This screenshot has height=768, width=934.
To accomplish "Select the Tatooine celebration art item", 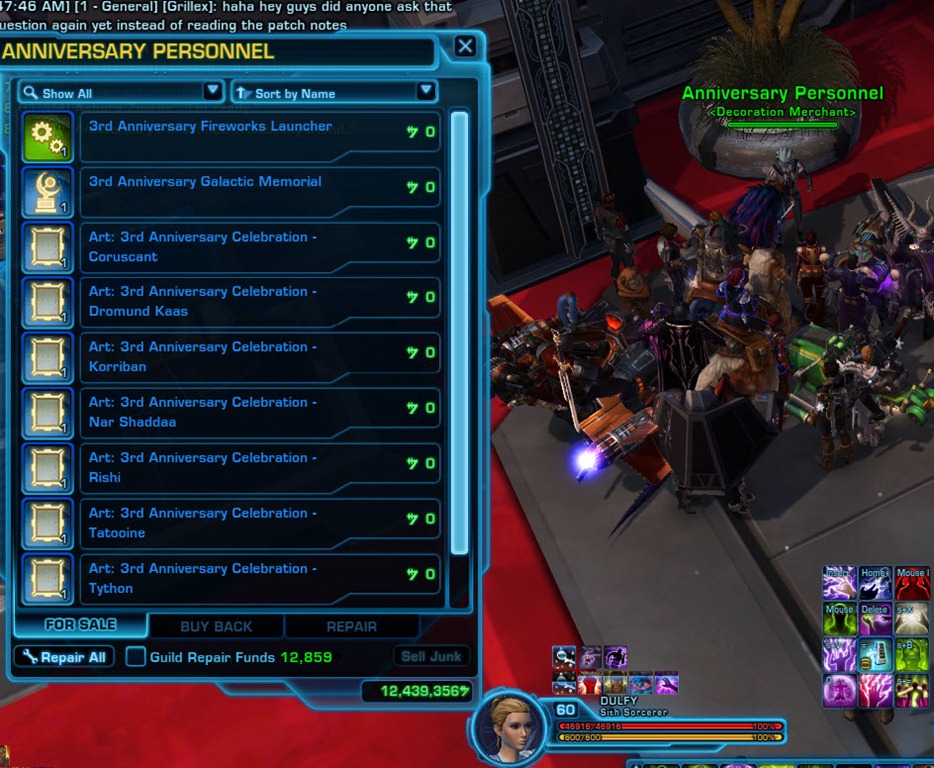I will click(259, 523).
